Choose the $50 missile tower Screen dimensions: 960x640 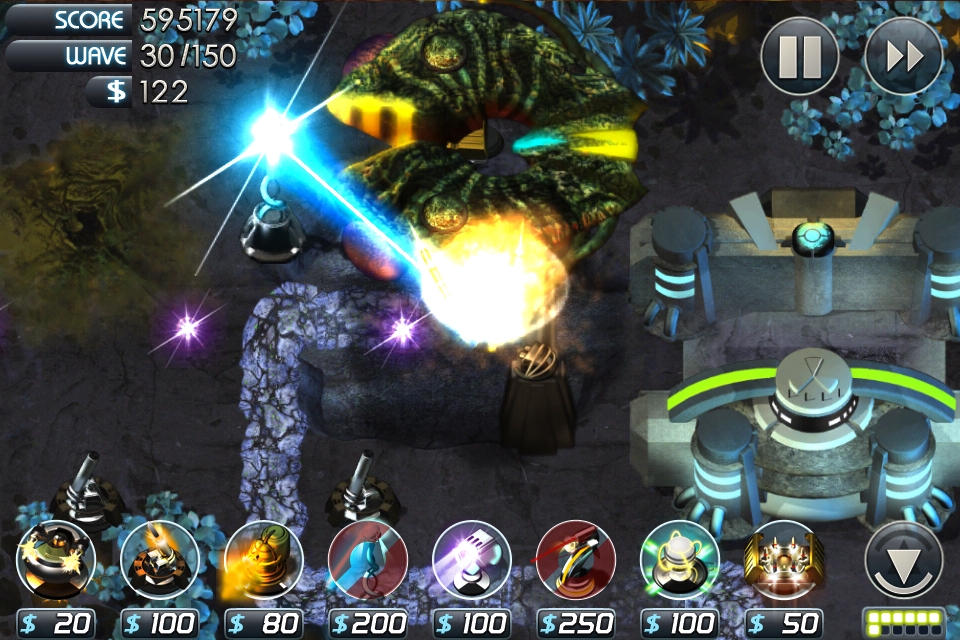point(784,560)
